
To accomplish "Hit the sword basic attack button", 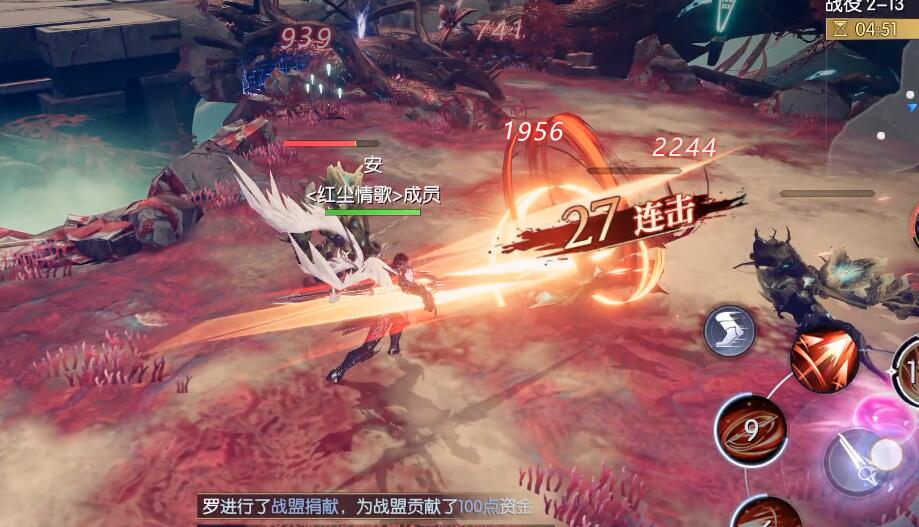I will click(x=858, y=461).
